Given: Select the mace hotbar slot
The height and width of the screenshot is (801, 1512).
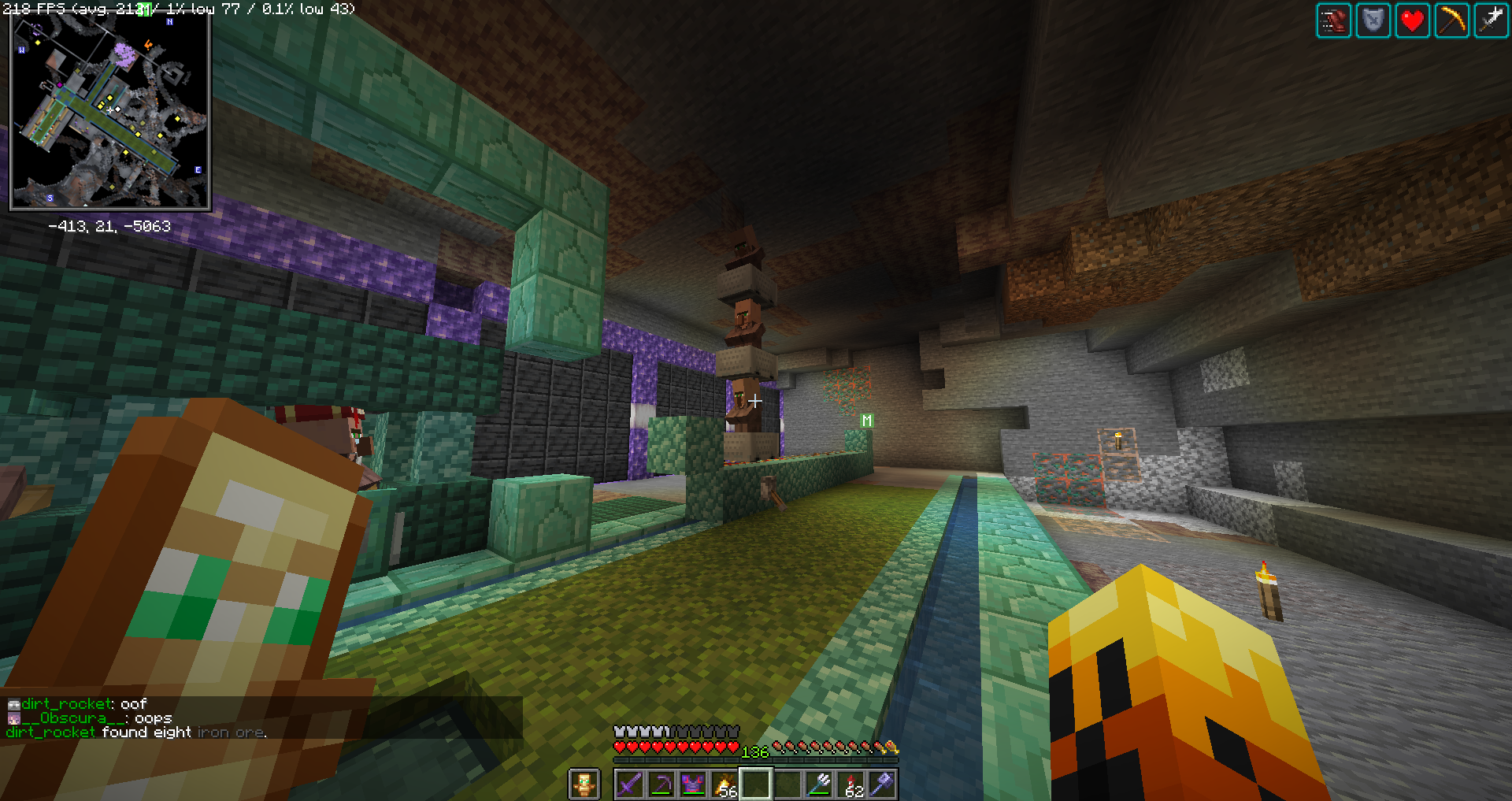Looking at the screenshot, I should click(883, 784).
